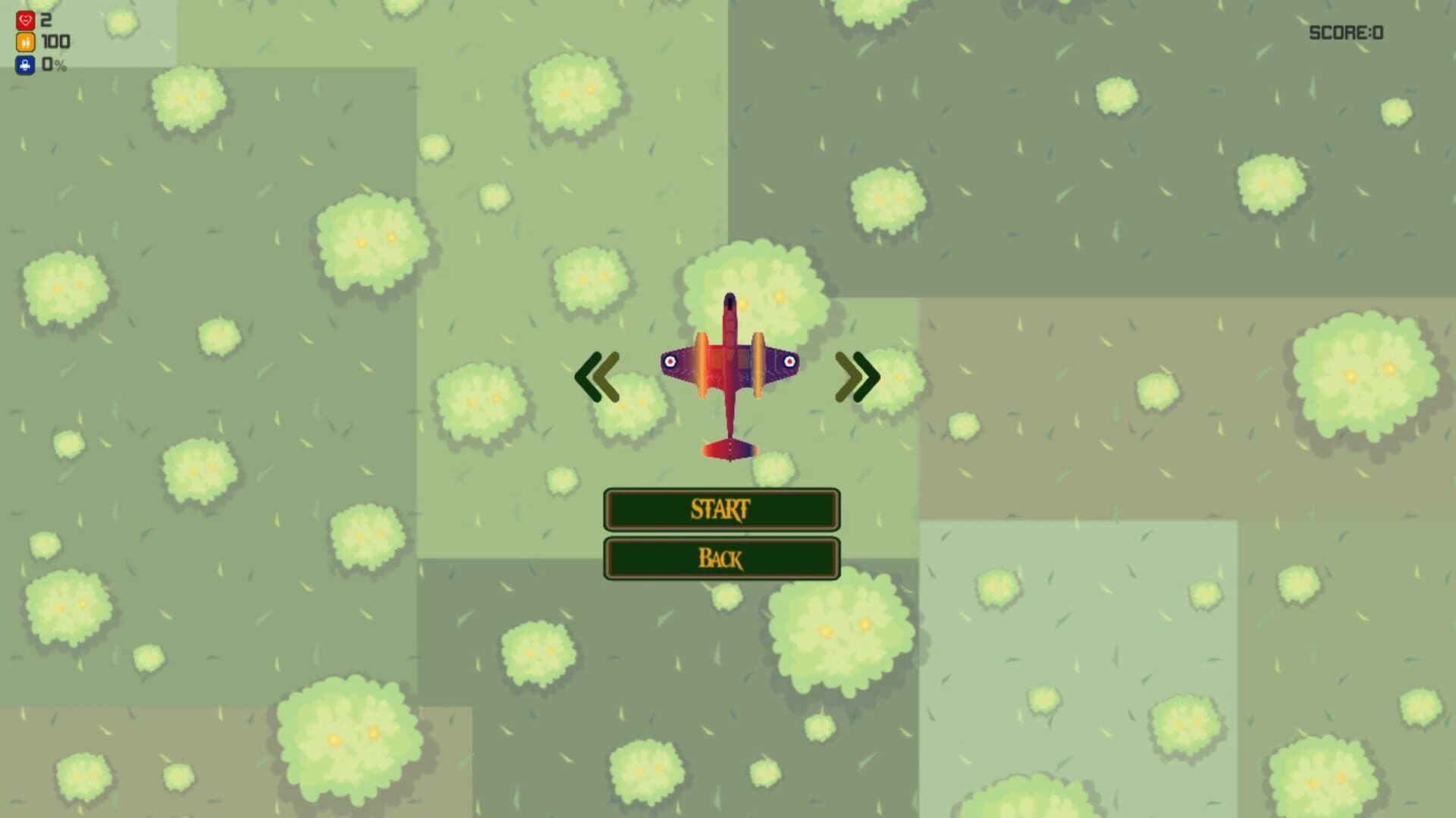The height and width of the screenshot is (818, 1456).
Task: Click the ammo counter showing 100
Action: (x=55, y=43)
